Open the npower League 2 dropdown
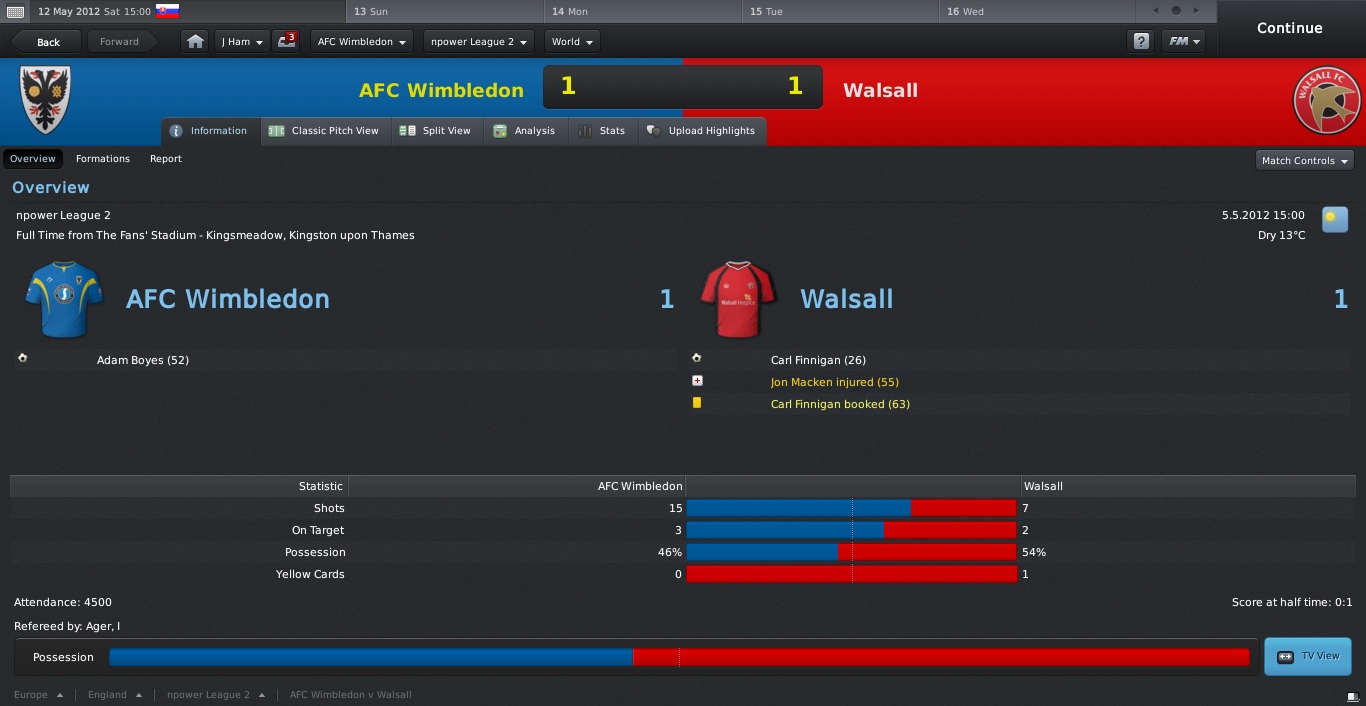This screenshot has width=1366, height=706. point(479,42)
